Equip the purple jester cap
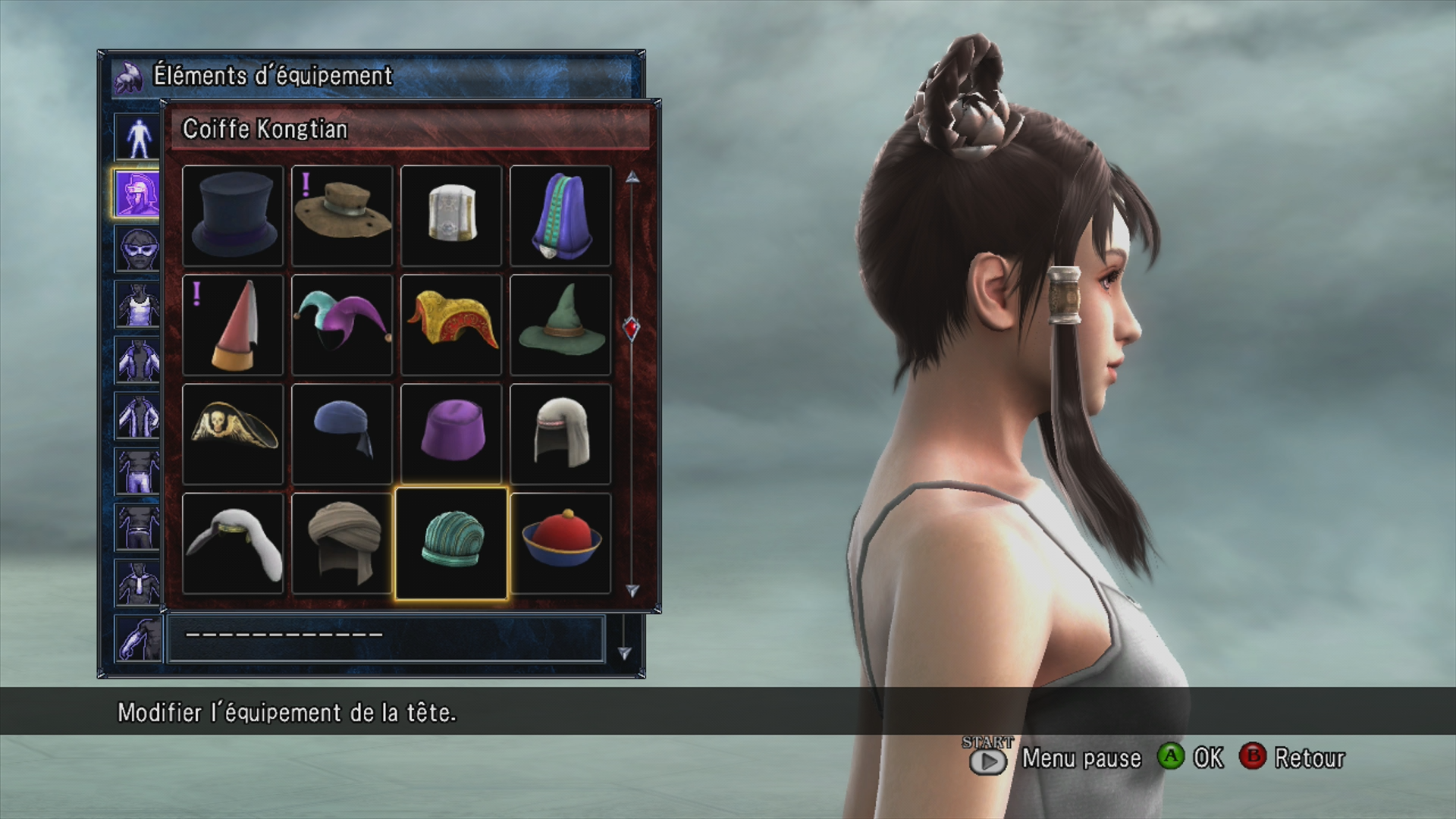1456x819 pixels. click(x=342, y=325)
